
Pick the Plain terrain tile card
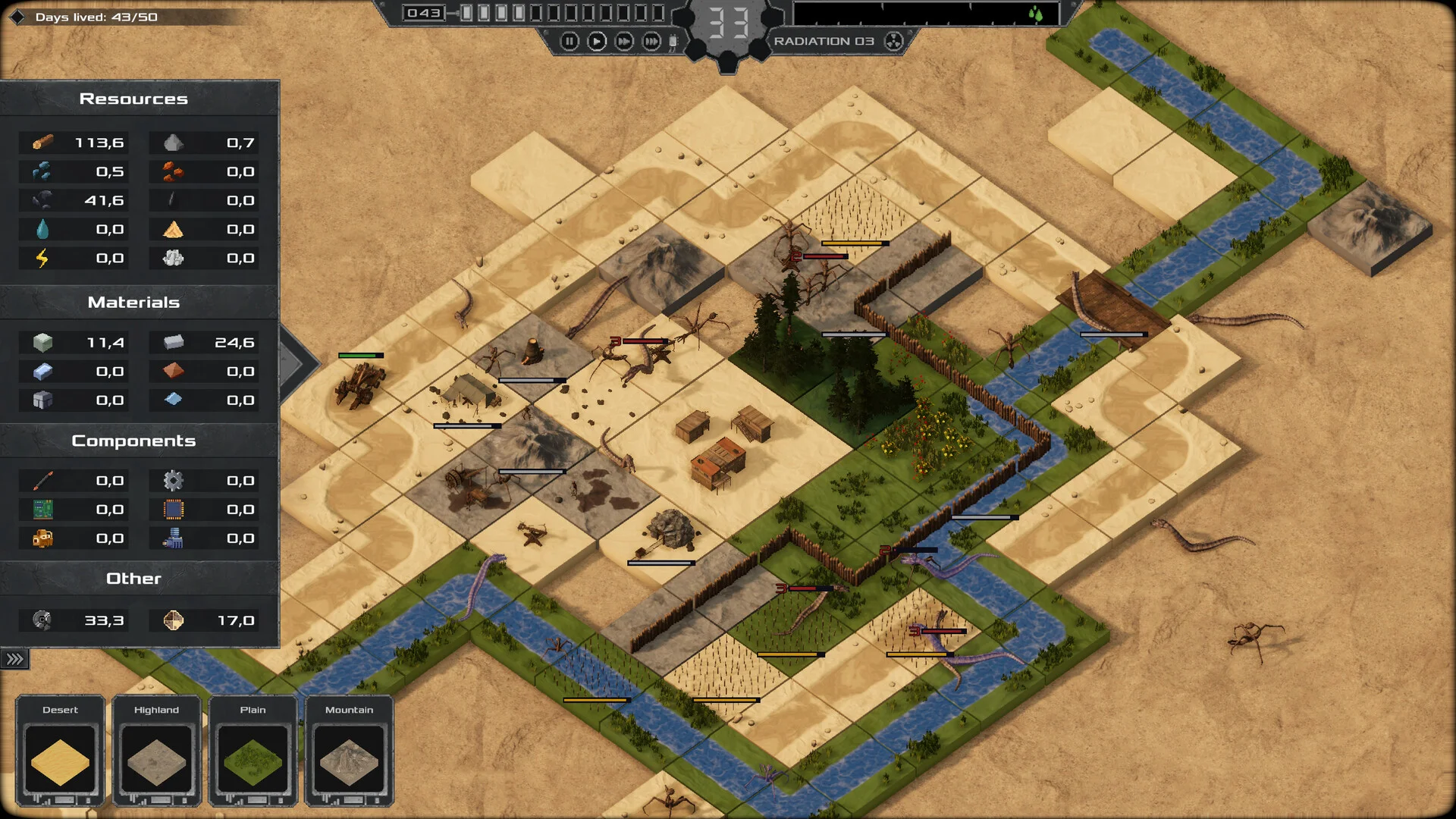coord(253,751)
